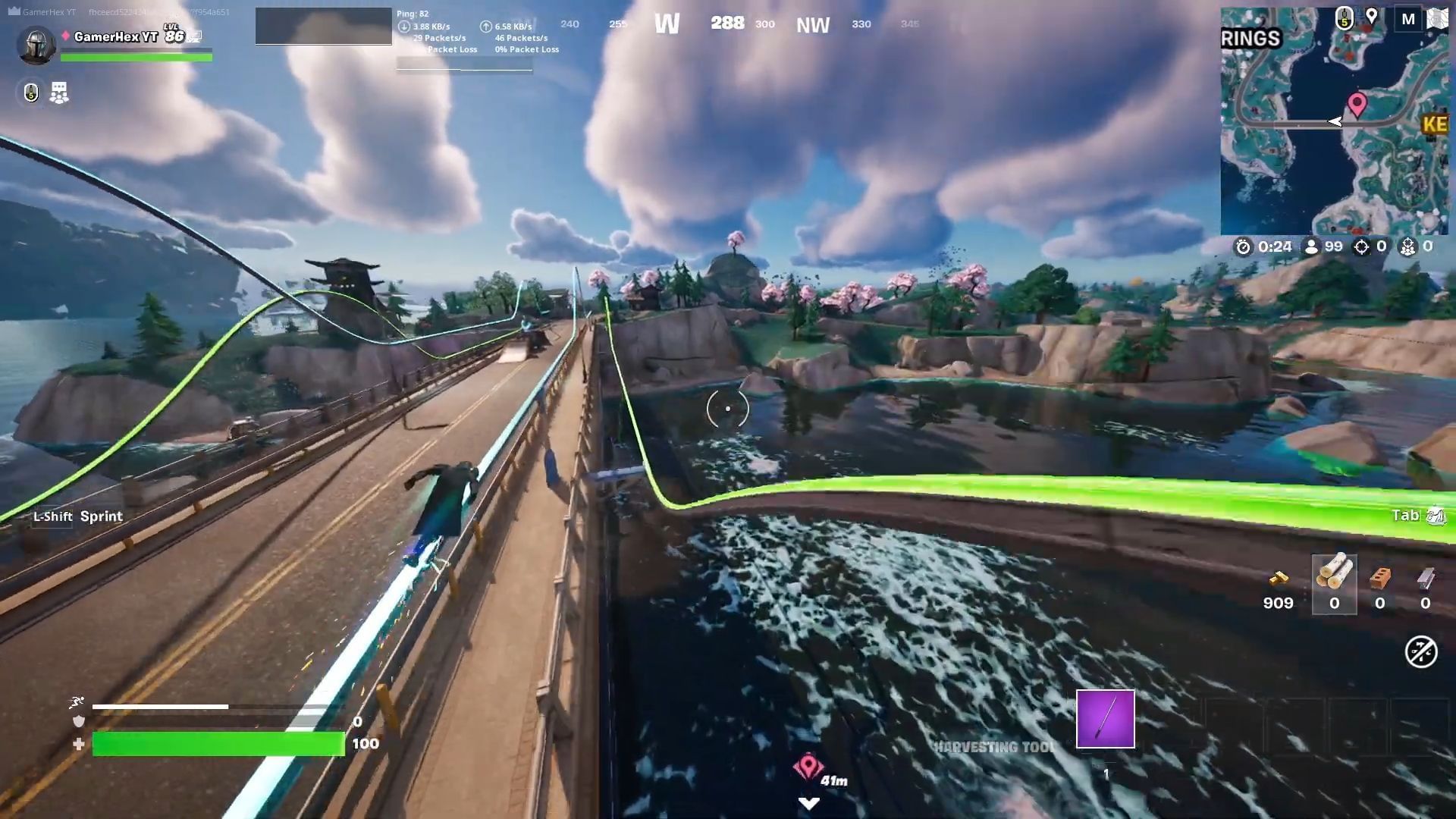Image resolution: width=1456 pixels, height=819 pixels.
Task: Toggle the voice chat microphone indicator
Action: 31,92
